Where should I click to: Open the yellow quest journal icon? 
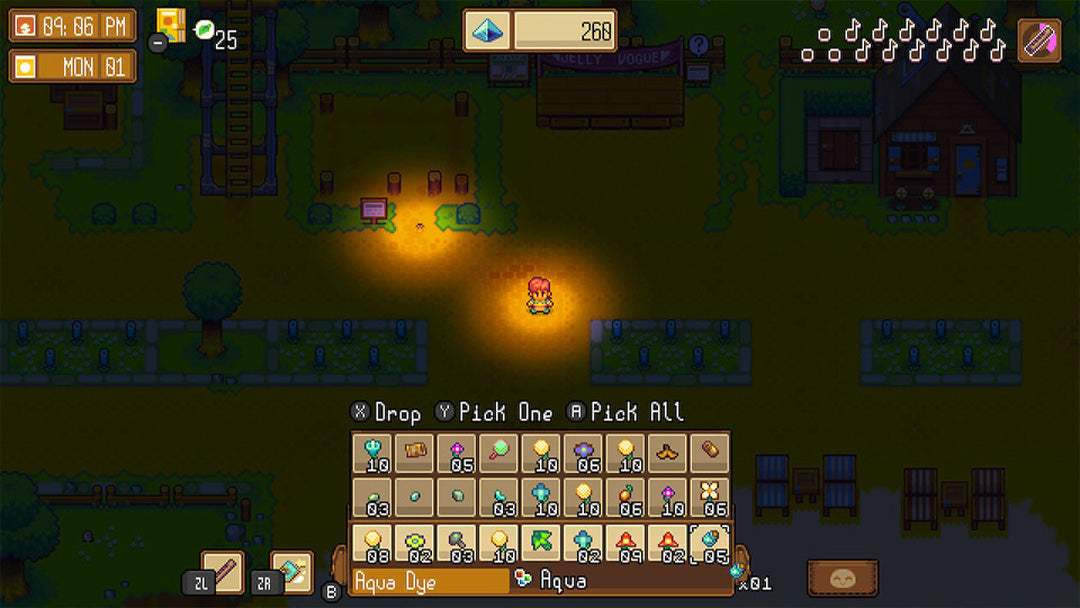tap(171, 26)
